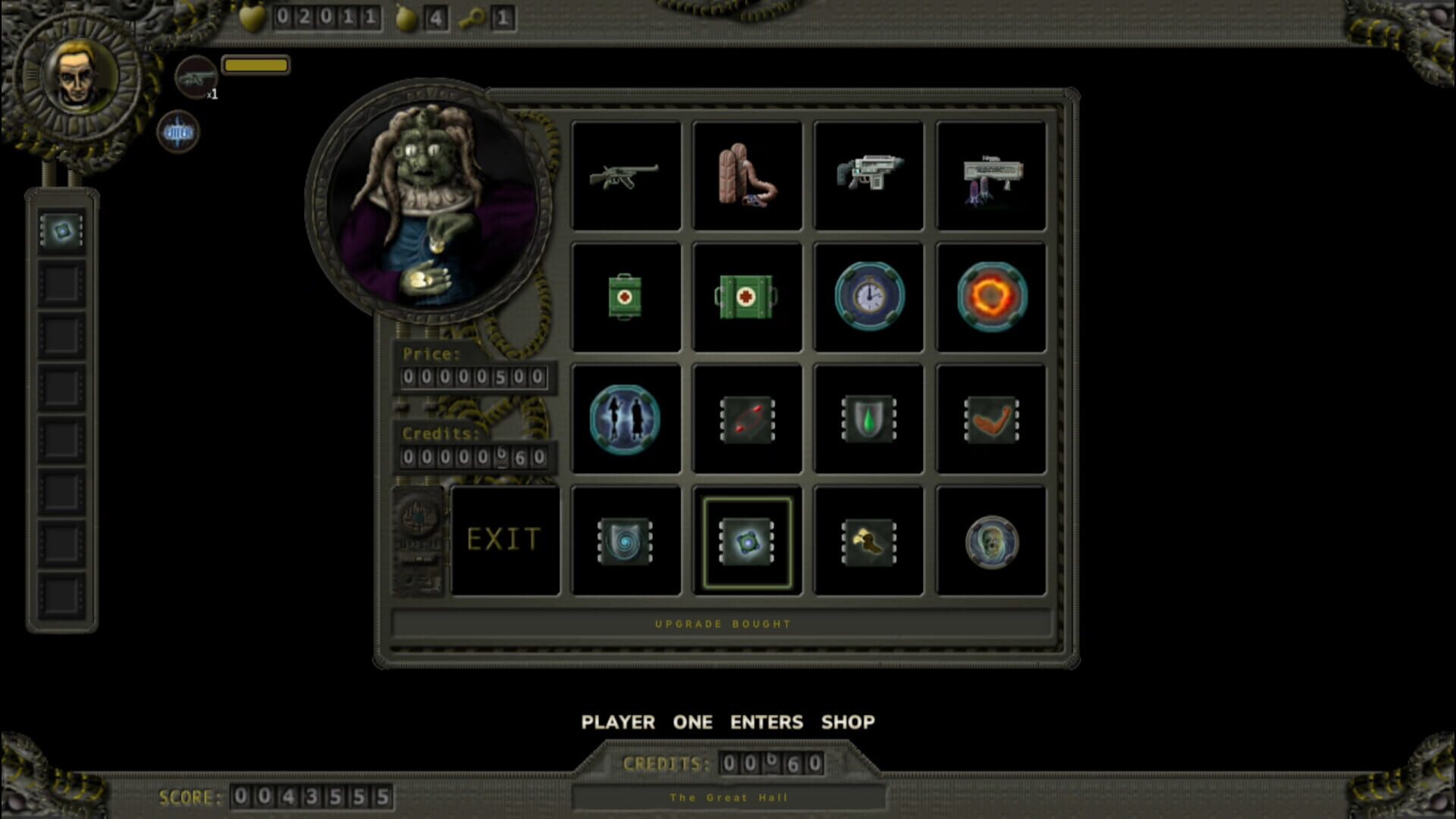Screen dimensions: 1456x819
Task: Select the red bullet upgrade chip
Action: pos(747,419)
